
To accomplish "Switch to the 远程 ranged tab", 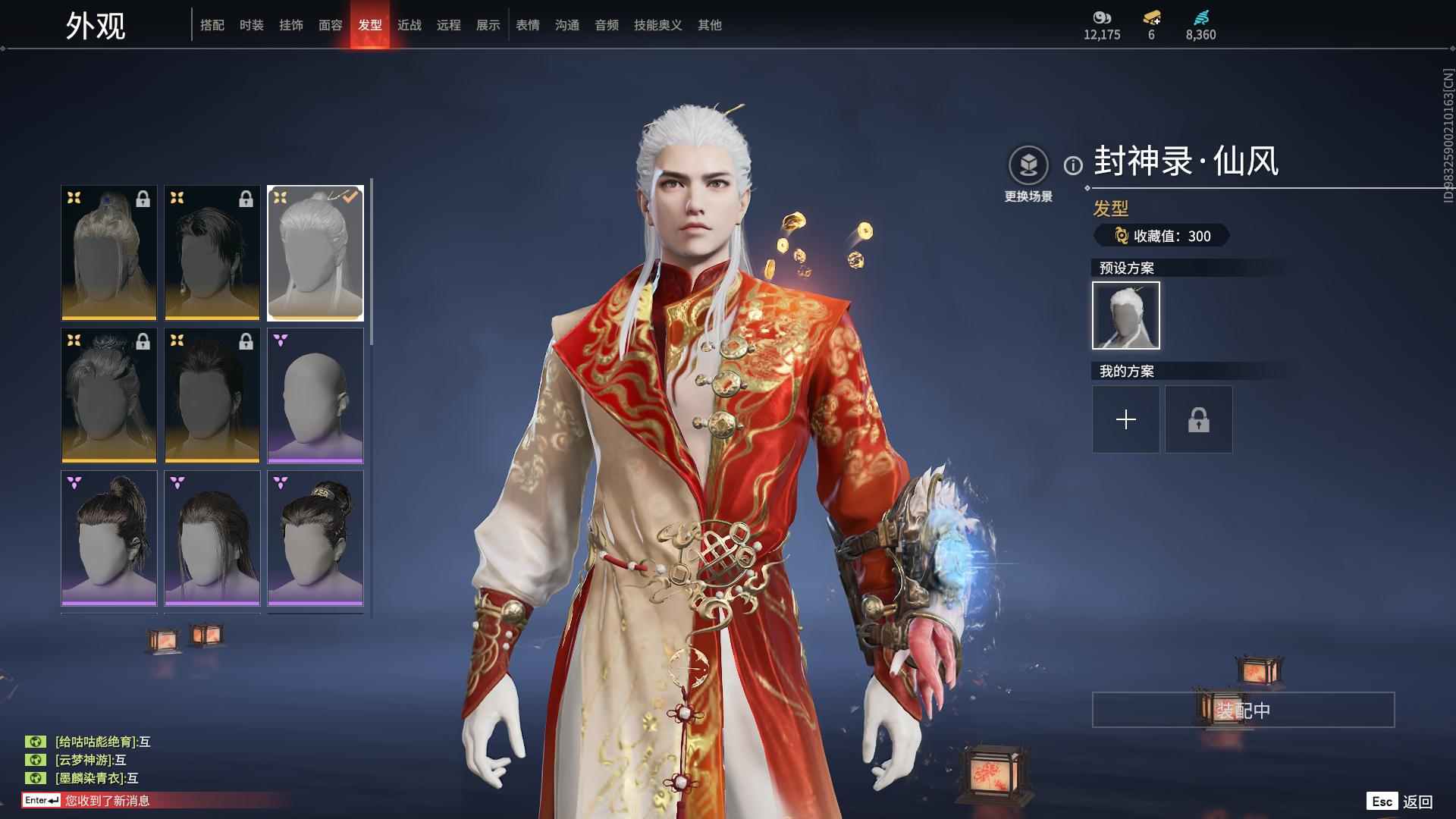I will pos(449,25).
